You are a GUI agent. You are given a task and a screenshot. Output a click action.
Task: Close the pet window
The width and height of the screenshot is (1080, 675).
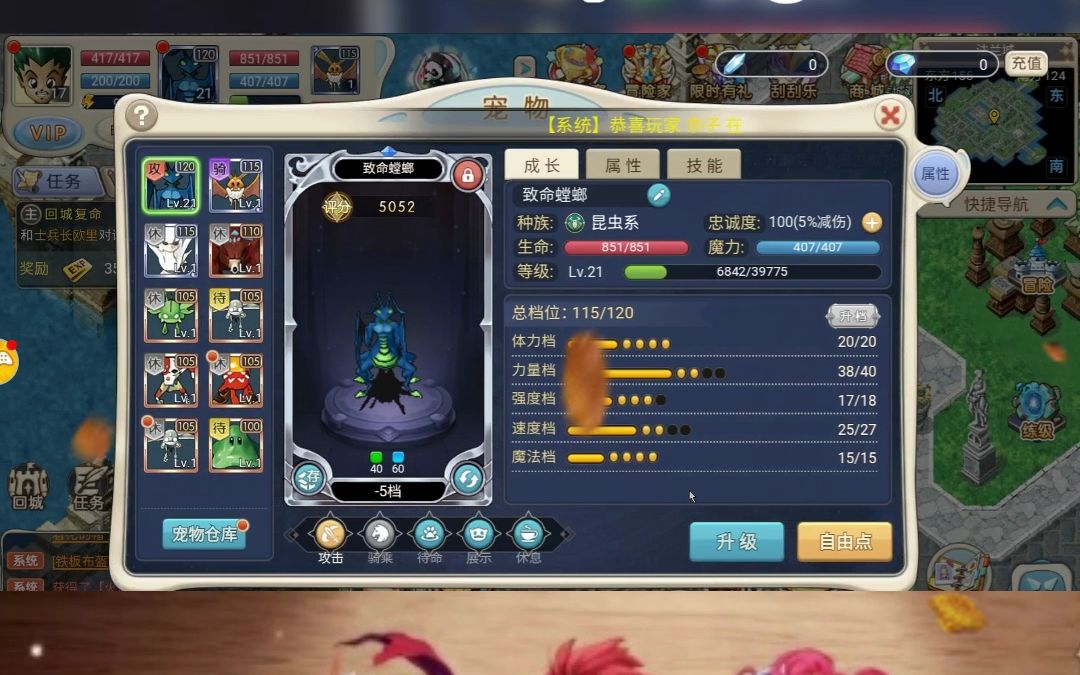click(889, 115)
